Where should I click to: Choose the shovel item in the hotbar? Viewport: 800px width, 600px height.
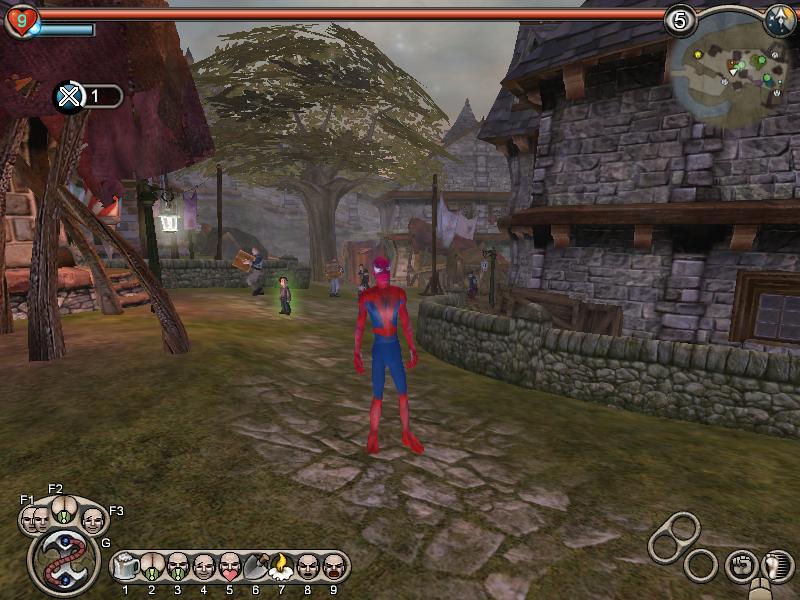pyautogui.click(x=254, y=567)
